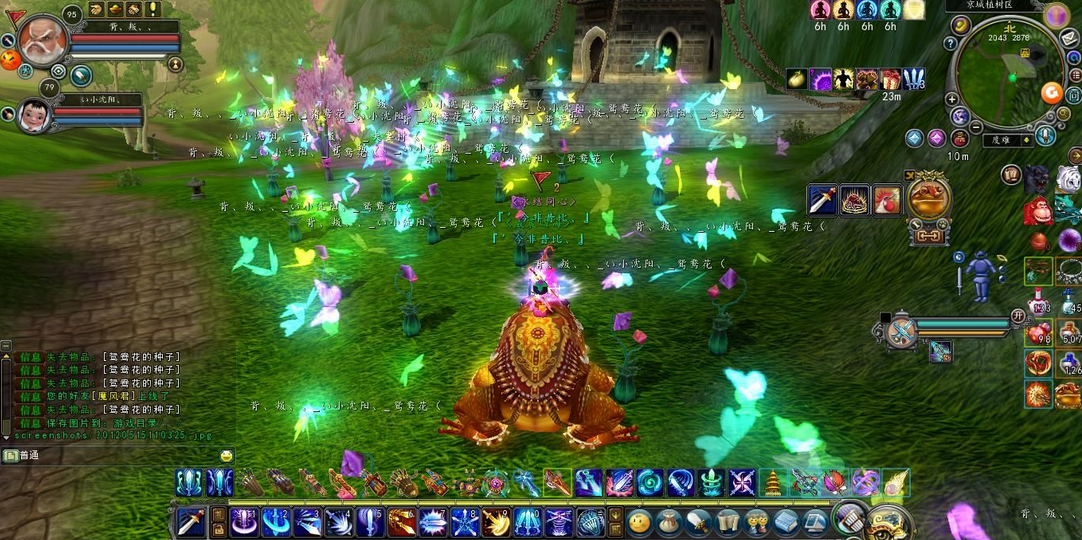Image resolution: width=1082 pixels, height=540 pixels.
Task: Use the skill in hotbar slot 1
Action: tap(243, 521)
